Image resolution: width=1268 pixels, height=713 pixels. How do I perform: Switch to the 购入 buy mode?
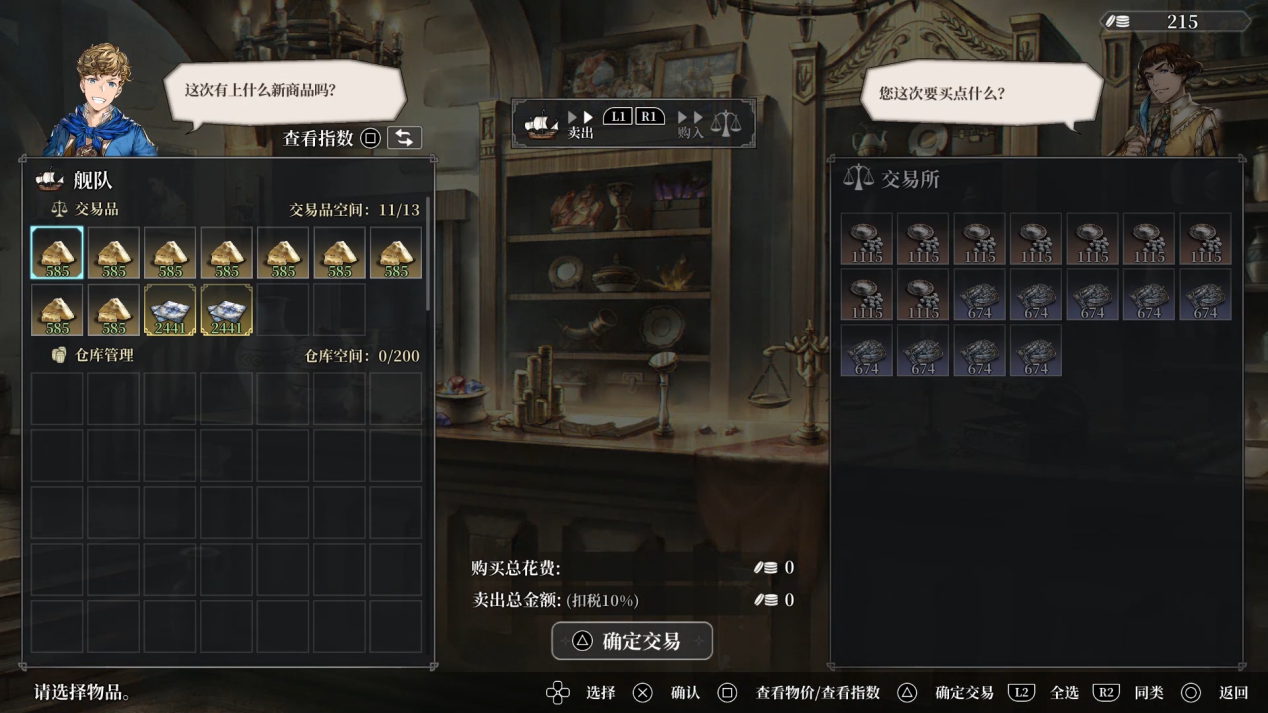(x=690, y=124)
